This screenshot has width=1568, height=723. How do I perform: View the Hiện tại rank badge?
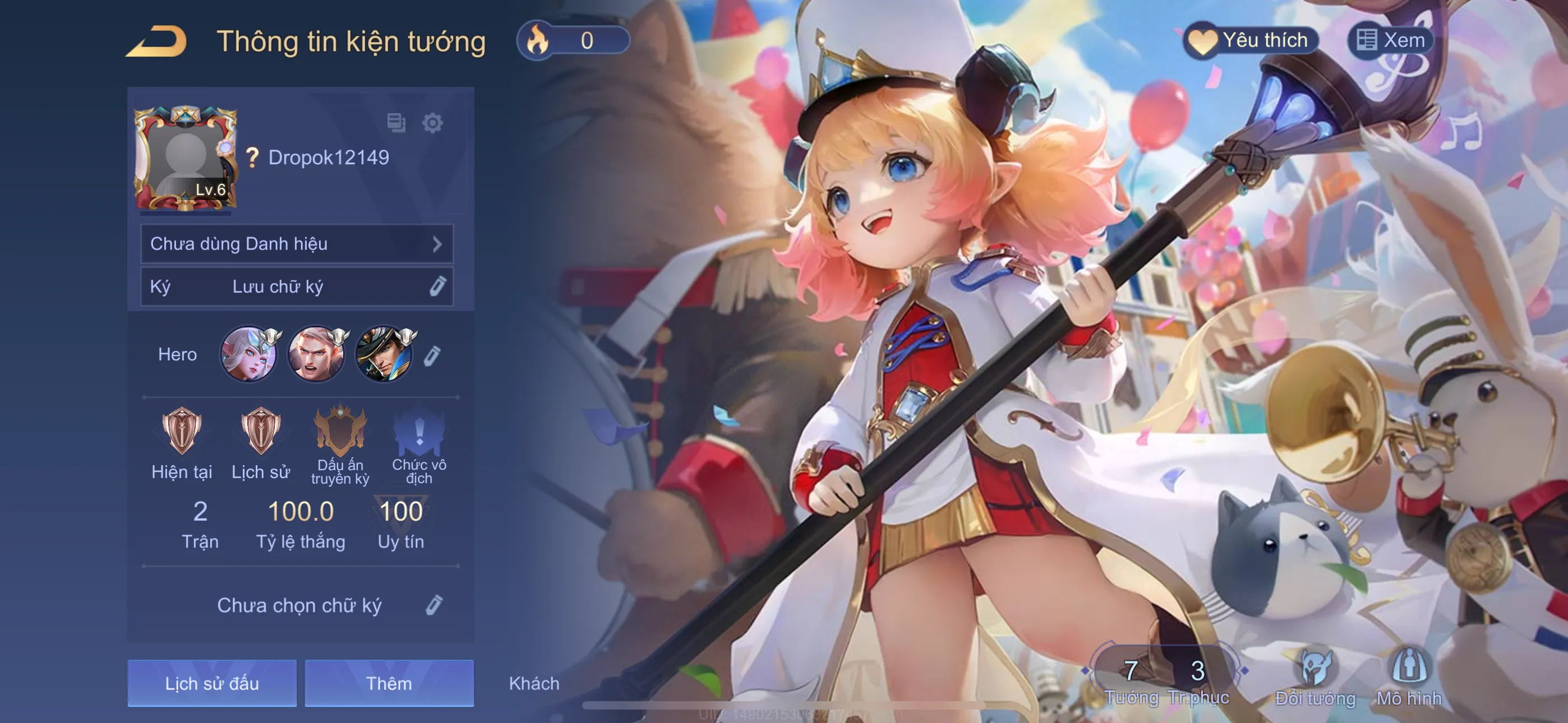click(x=181, y=432)
